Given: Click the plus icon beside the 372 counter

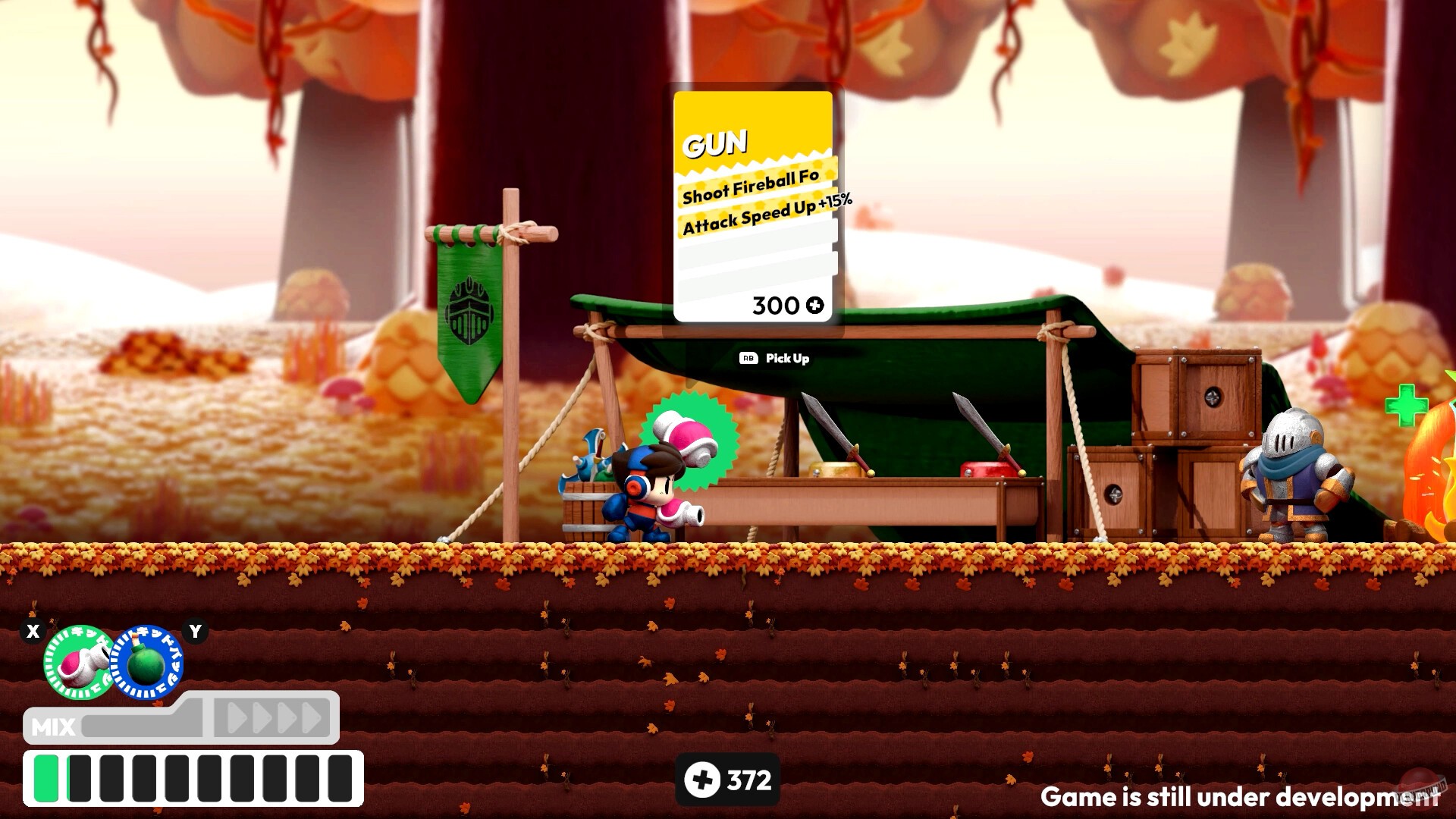Looking at the screenshot, I should [x=701, y=777].
